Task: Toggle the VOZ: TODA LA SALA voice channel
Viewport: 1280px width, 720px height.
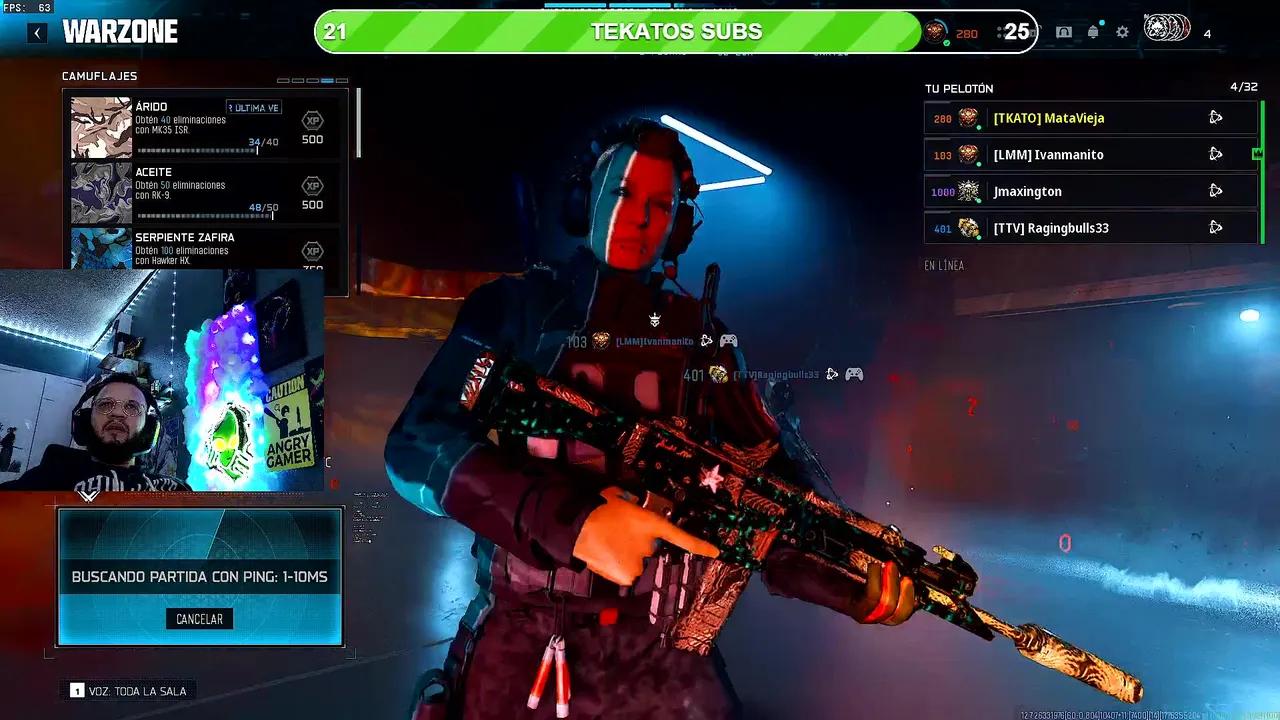Action: click(128, 690)
